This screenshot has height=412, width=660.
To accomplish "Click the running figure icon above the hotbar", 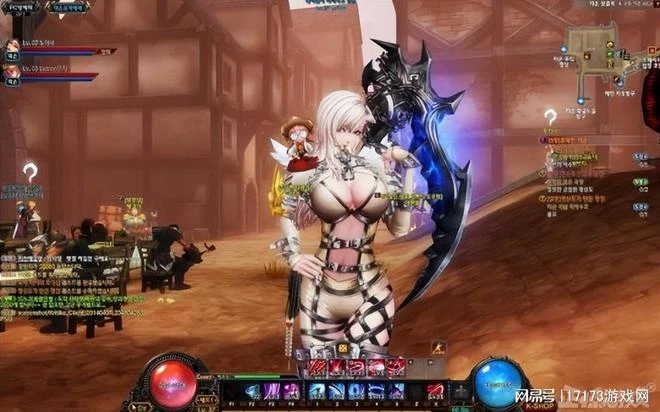I will (x=437, y=349).
